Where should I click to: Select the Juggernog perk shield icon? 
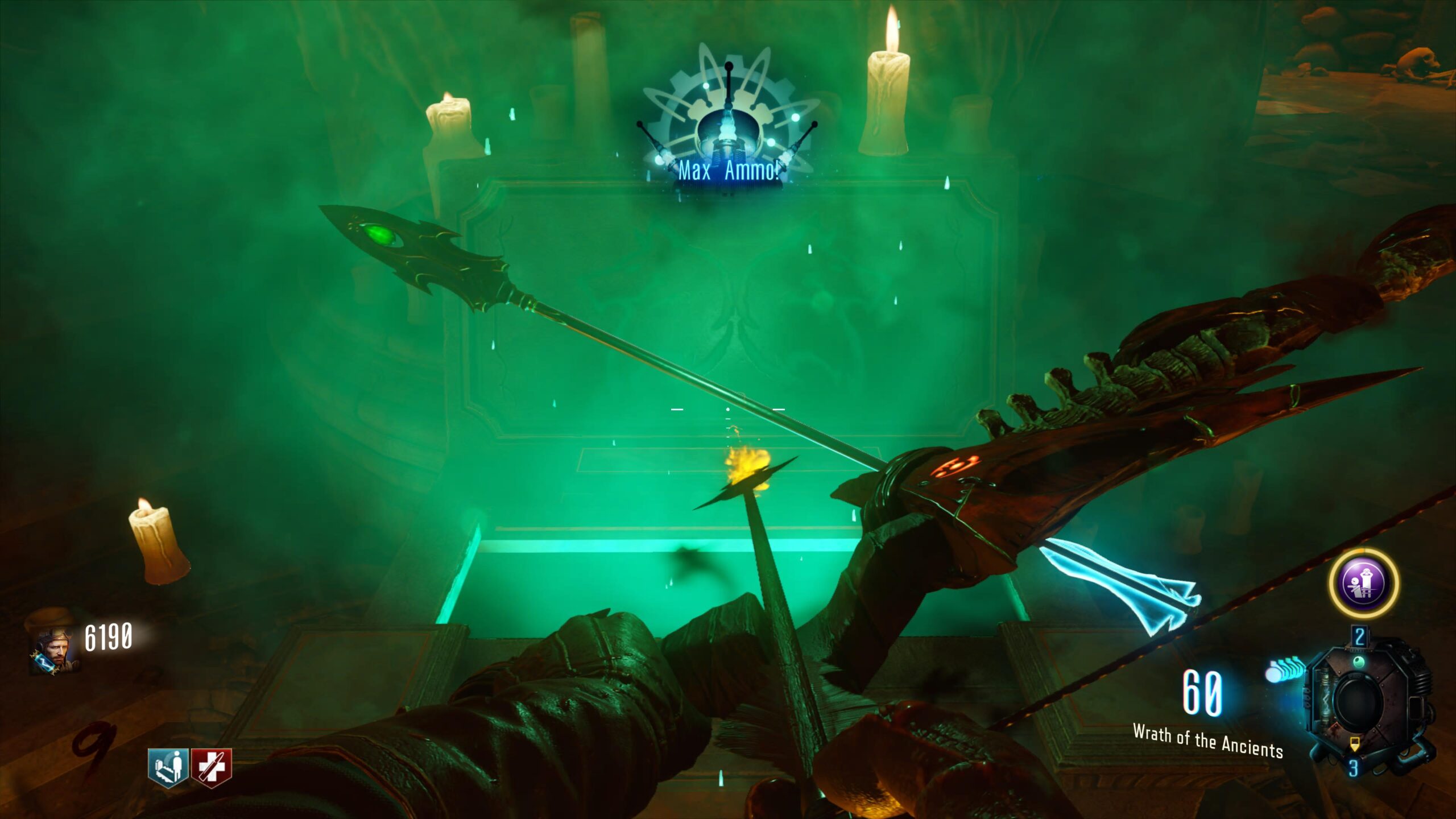(211, 767)
